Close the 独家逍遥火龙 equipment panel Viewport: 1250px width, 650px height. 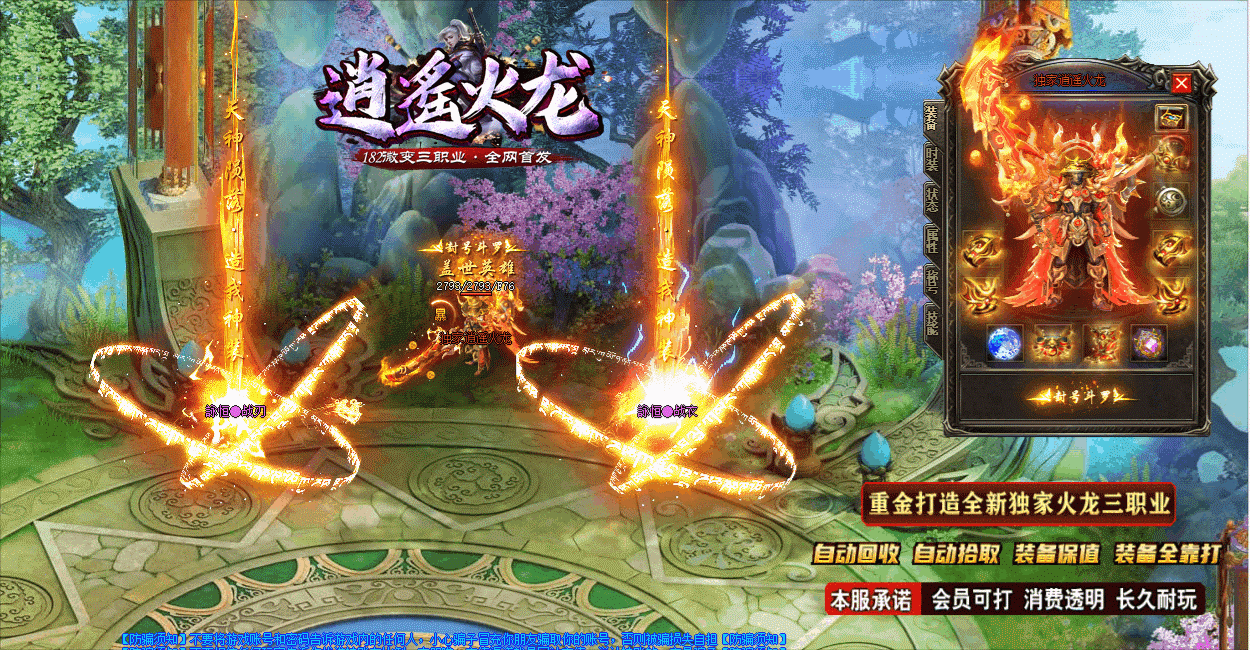pyautogui.click(x=1182, y=83)
